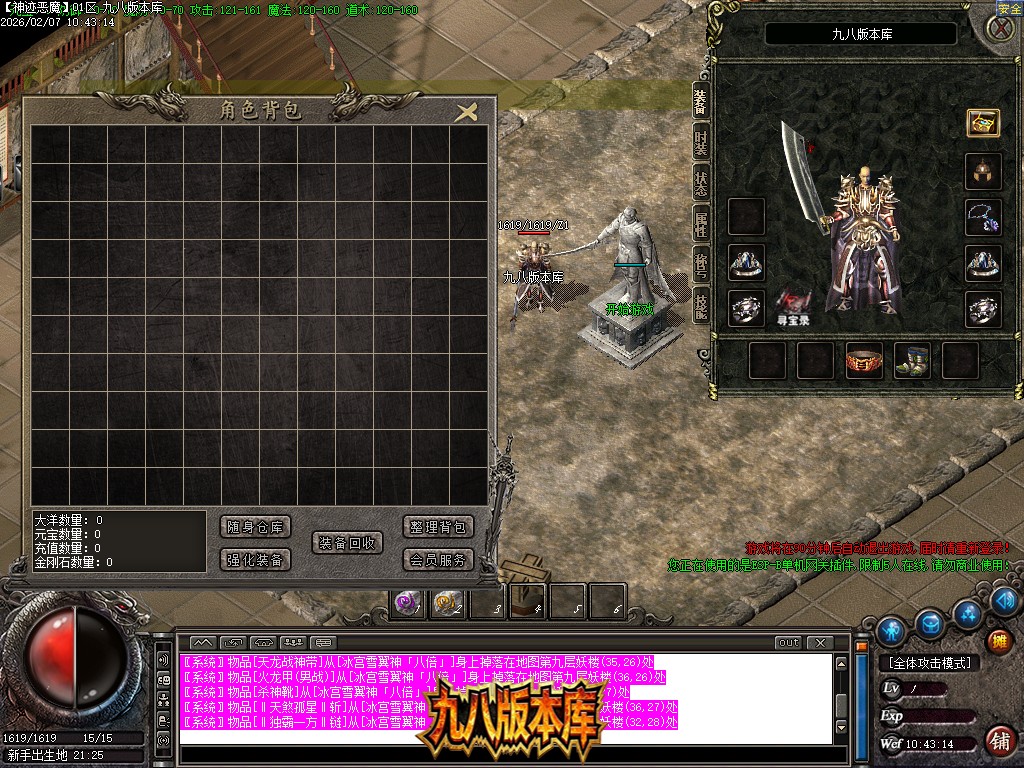Switch to the 时装 fashion tab
Viewport: 1024px width, 768px height.
tap(701, 141)
